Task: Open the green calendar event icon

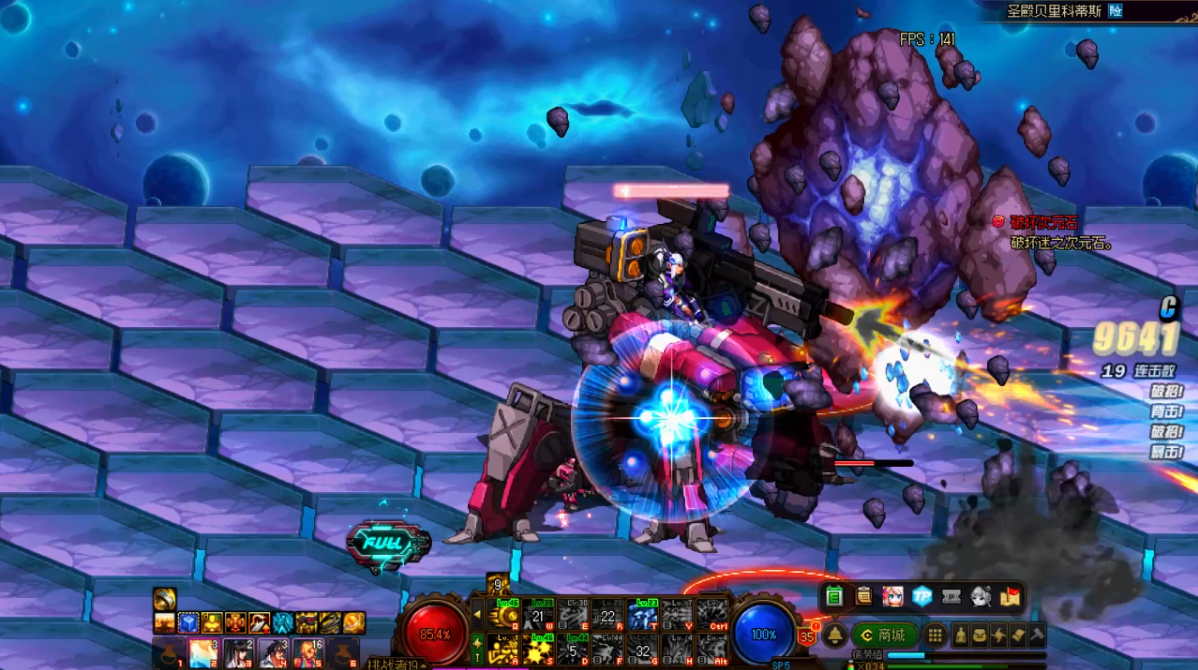Action: coord(835,596)
